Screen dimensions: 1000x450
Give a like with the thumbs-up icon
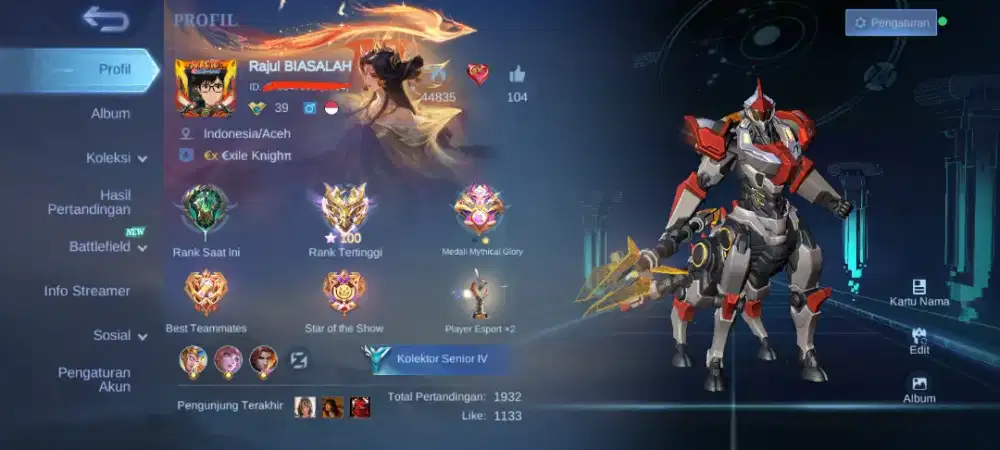(x=517, y=74)
